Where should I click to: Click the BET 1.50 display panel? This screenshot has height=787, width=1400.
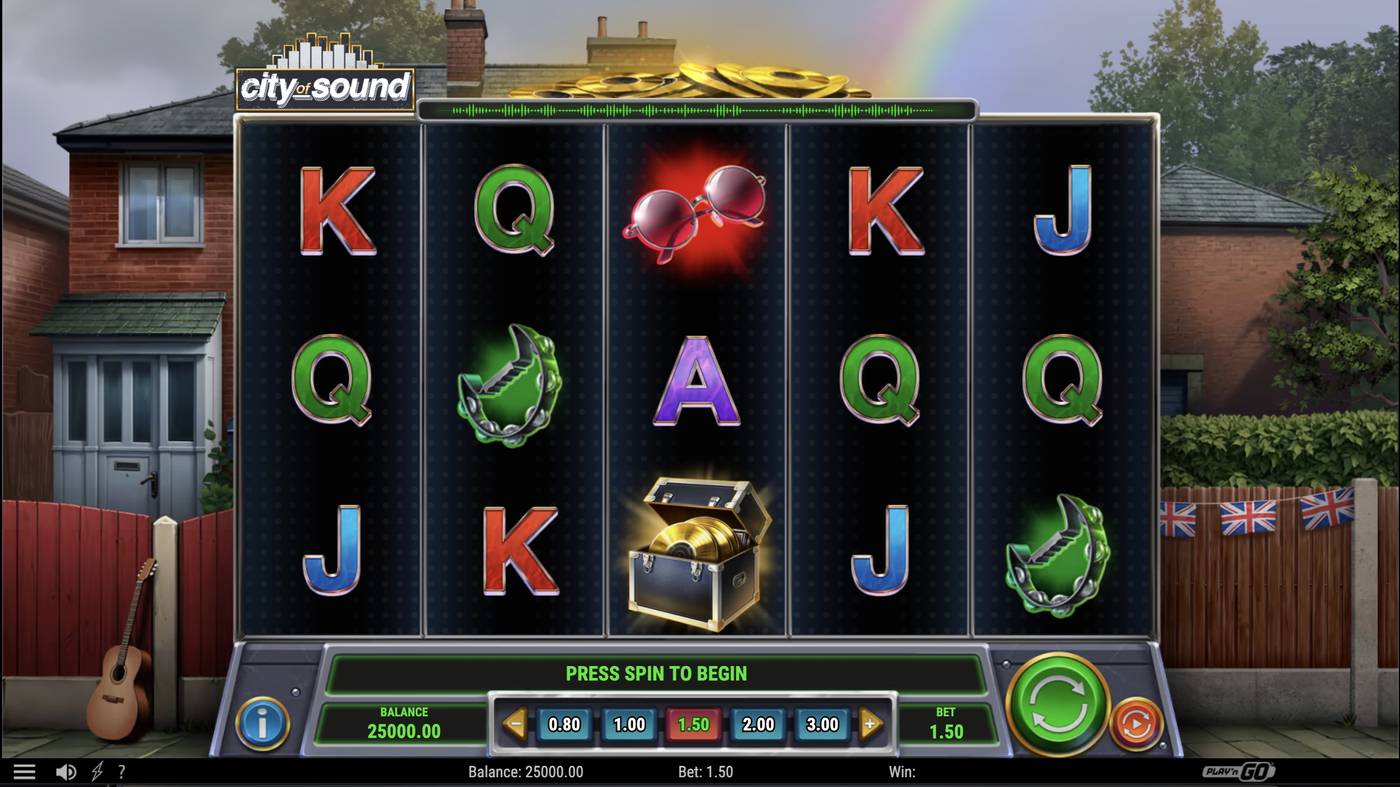[946, 723]
